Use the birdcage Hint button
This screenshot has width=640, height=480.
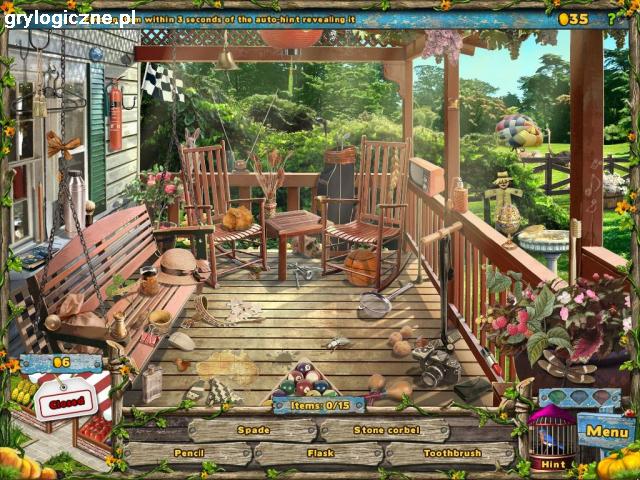point(552,440)
